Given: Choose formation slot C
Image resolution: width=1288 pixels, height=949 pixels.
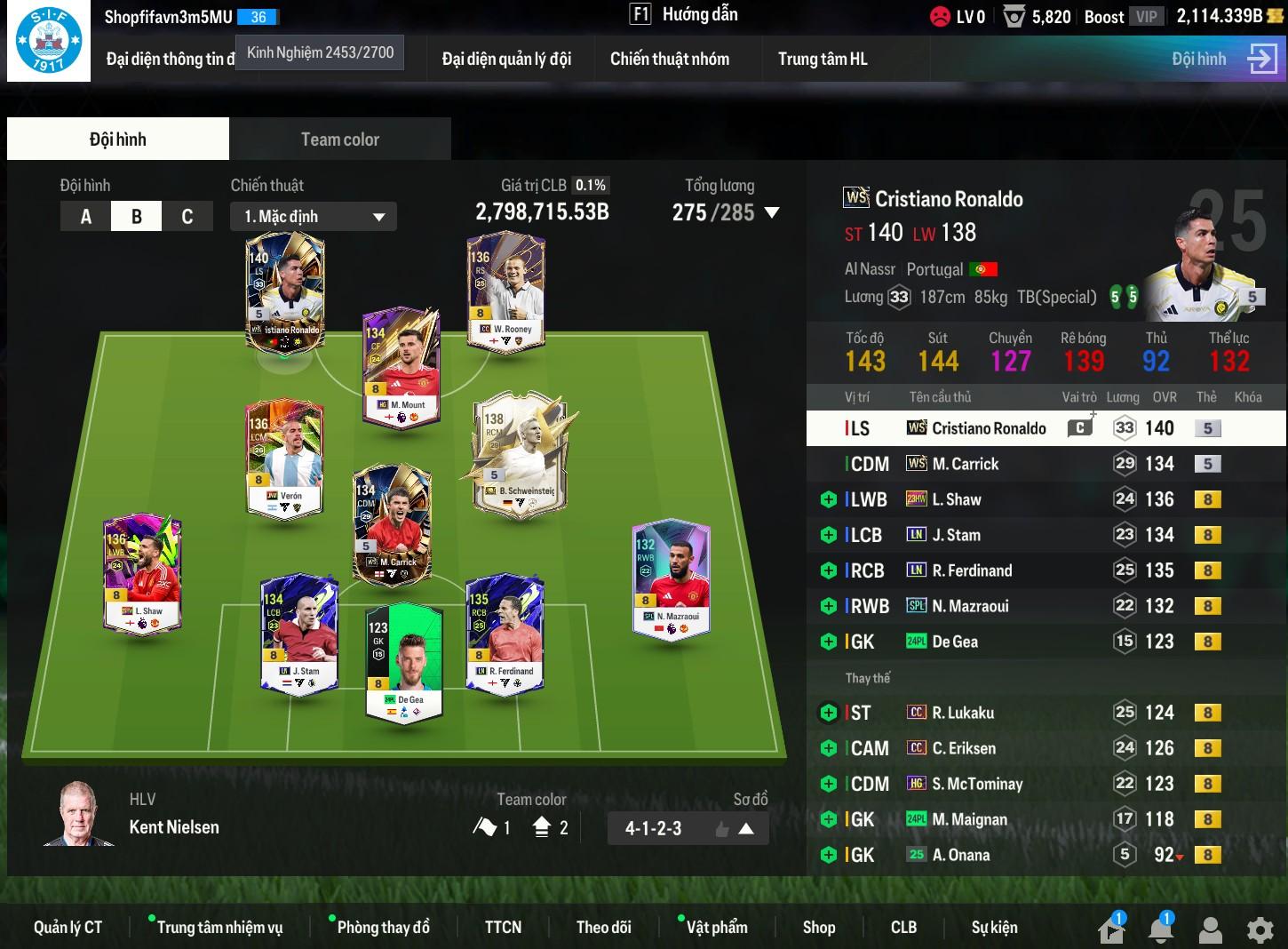Looking at the screenshot, I should [x=187, y=217].
